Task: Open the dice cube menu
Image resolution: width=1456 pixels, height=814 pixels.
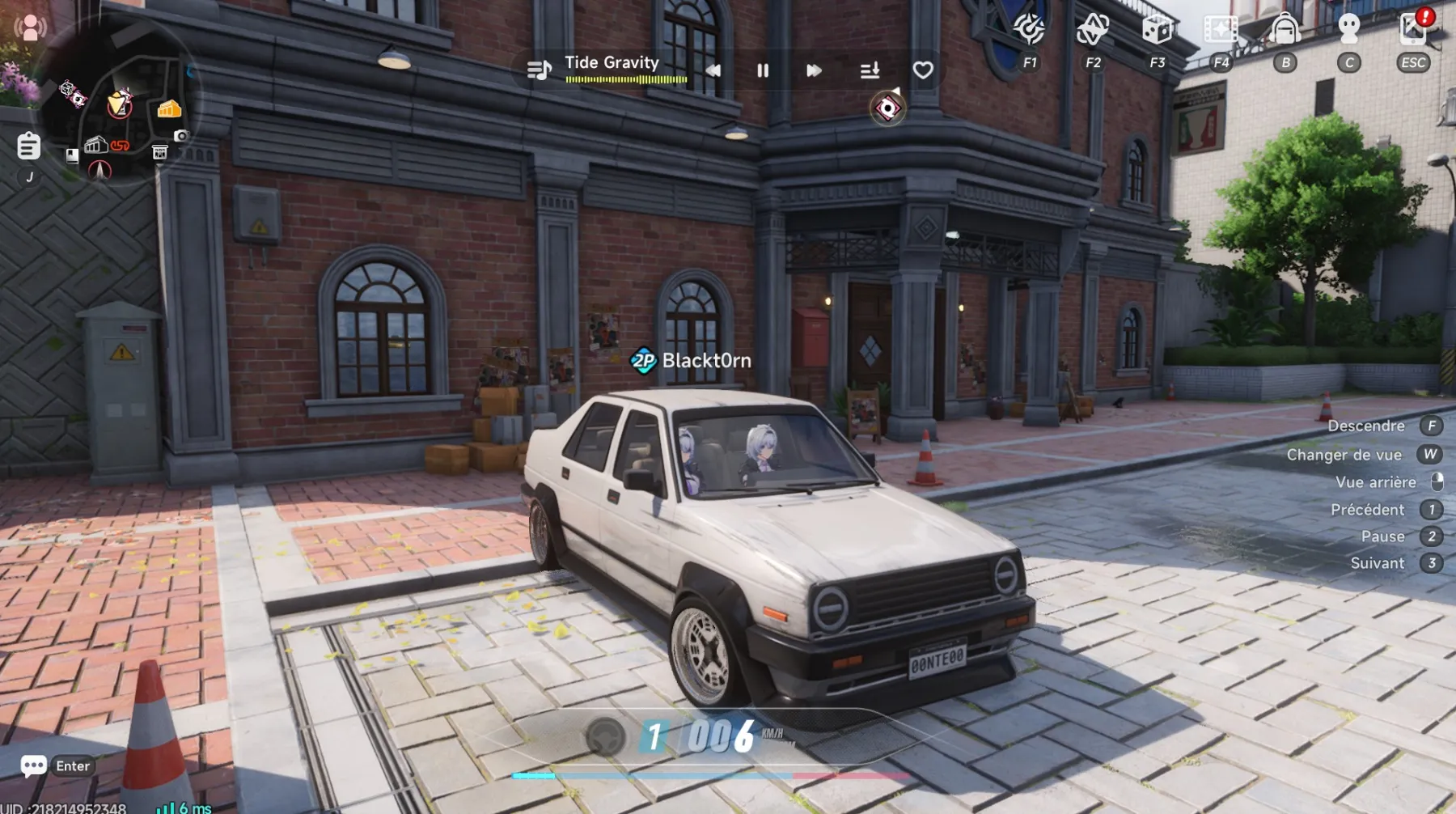Action: 1157,29
